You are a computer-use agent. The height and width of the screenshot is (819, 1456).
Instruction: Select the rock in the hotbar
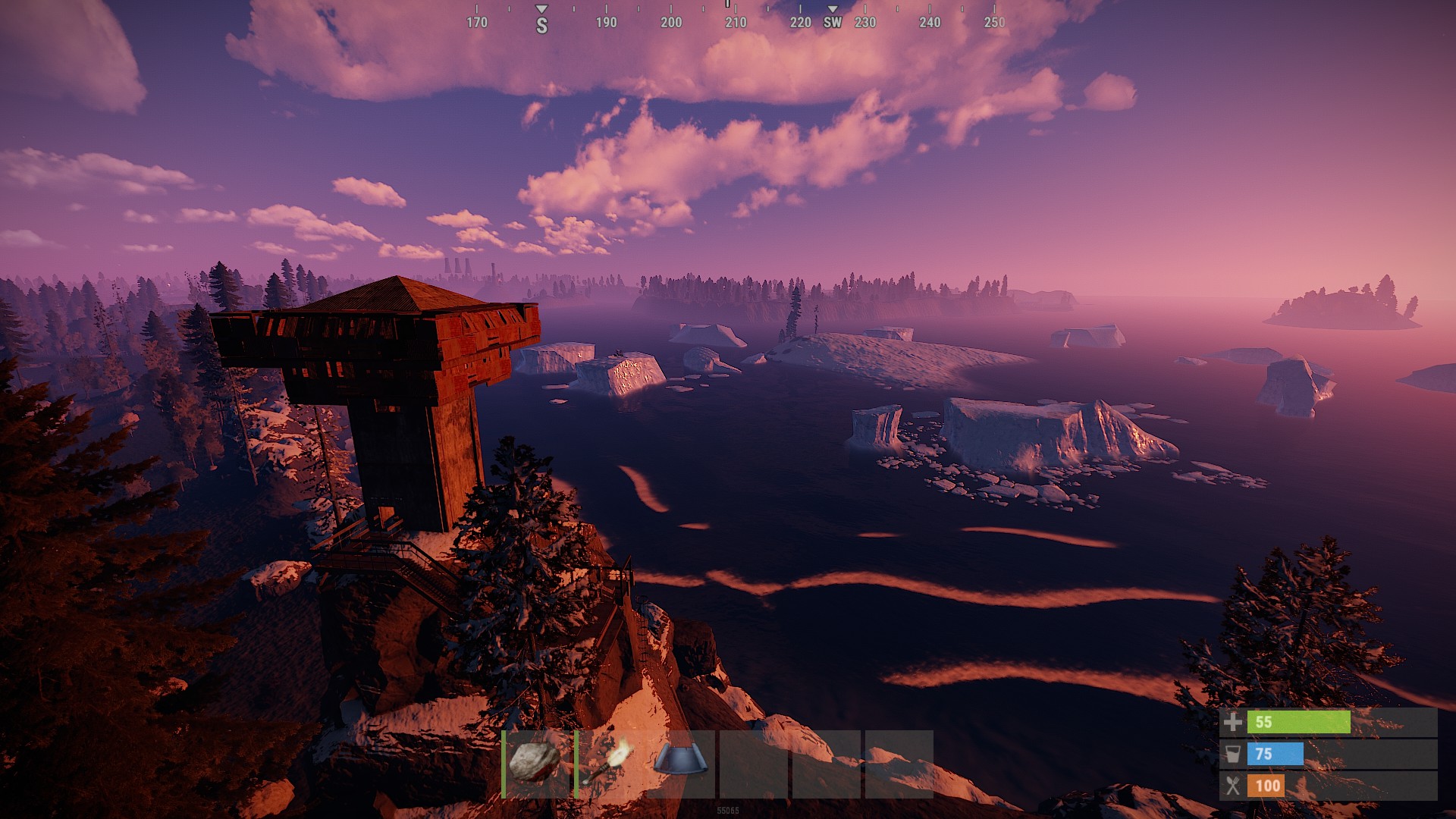[x=536, y=763]
